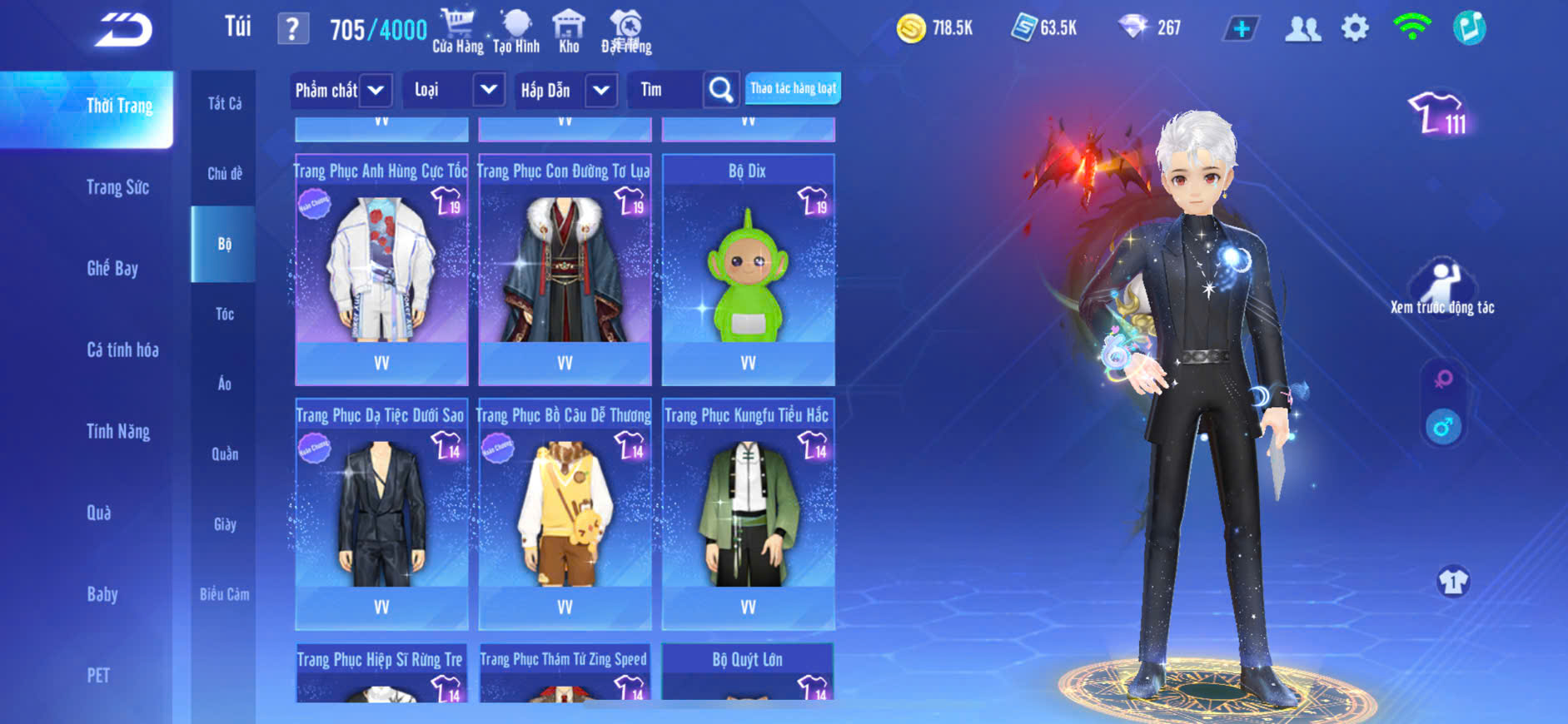Open Tạo Hình from the top bar

pyautogui.click(x=516, y=32)
